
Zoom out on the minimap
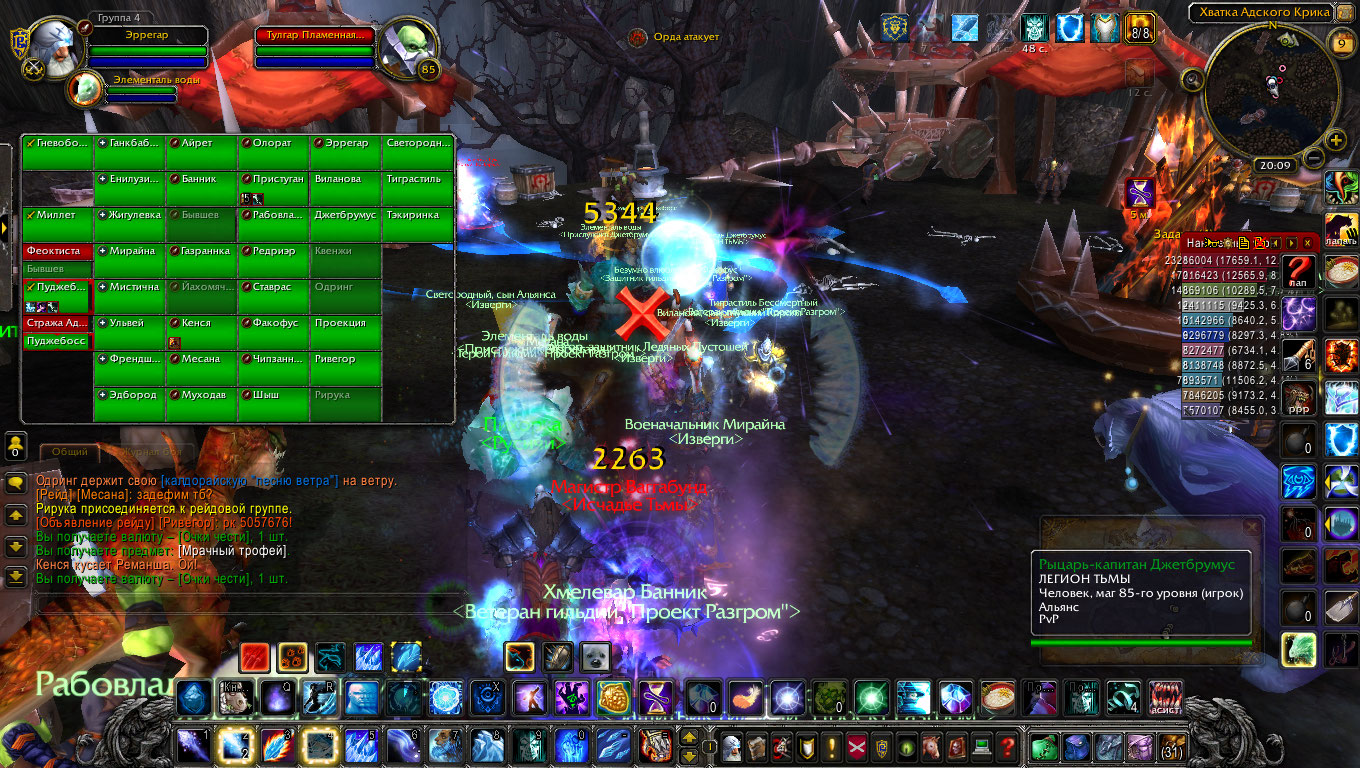tap(1314, 158)
